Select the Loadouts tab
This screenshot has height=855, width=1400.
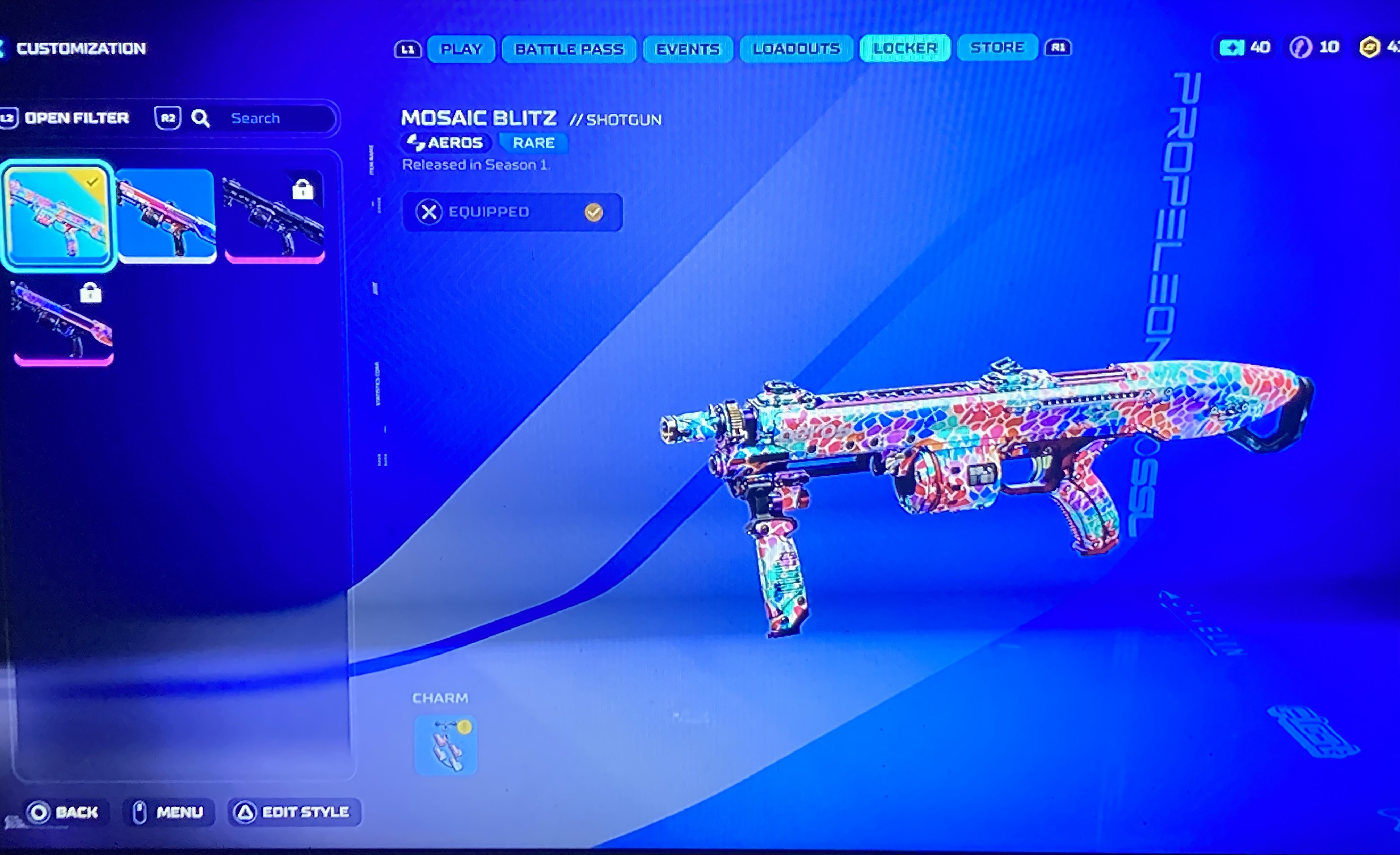click(x=796, y=49)
